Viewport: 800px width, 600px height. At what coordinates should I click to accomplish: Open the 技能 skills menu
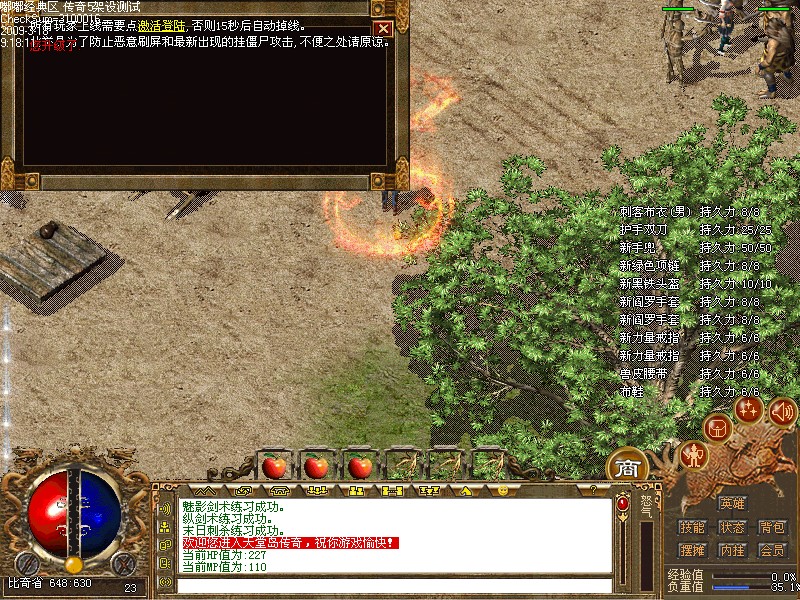(692, 527)
